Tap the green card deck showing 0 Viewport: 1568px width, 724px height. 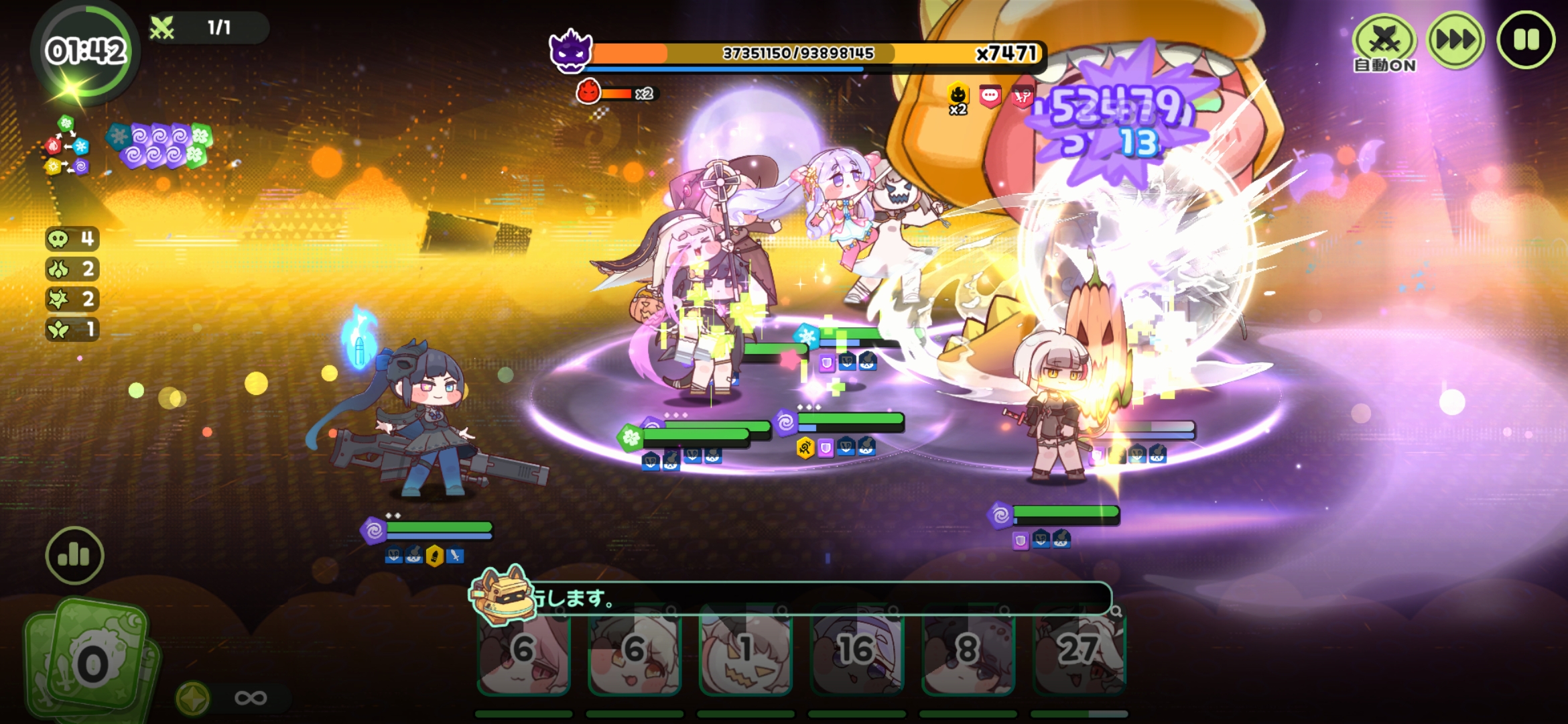[x=90, y=660]
